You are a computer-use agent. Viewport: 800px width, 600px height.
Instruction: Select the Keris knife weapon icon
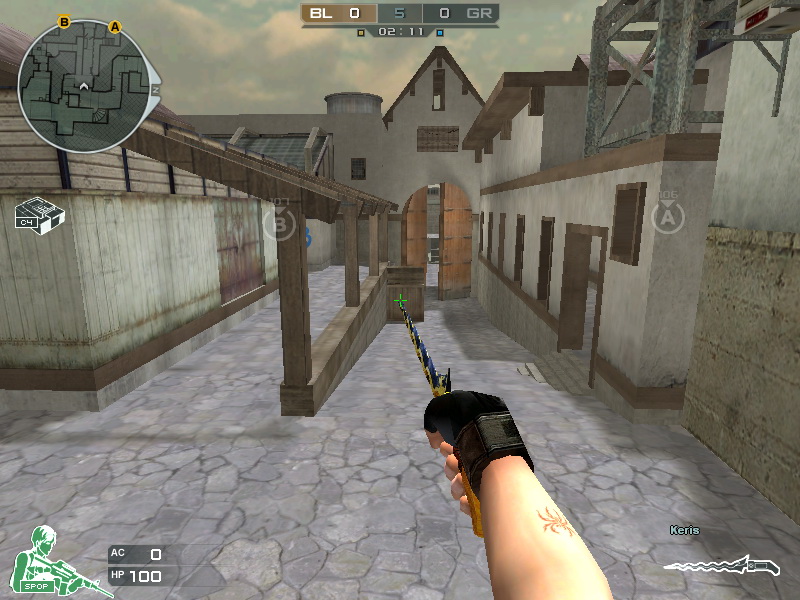[720, 567]
